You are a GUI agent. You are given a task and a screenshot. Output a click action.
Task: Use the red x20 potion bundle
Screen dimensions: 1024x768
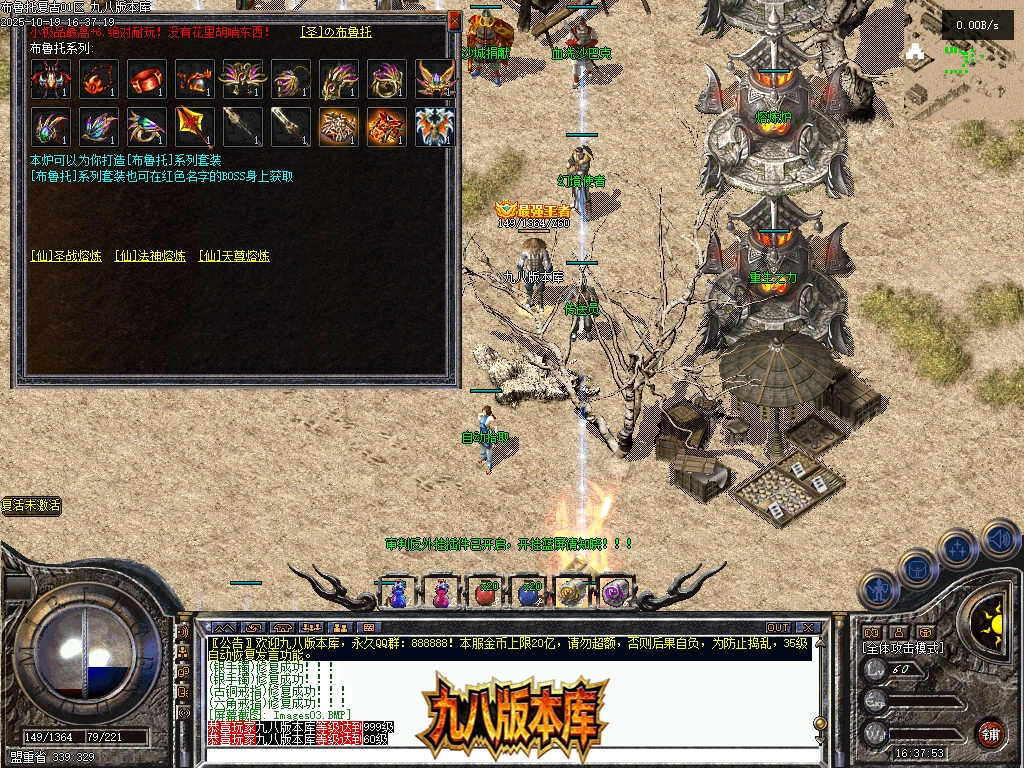click(486, 593)
